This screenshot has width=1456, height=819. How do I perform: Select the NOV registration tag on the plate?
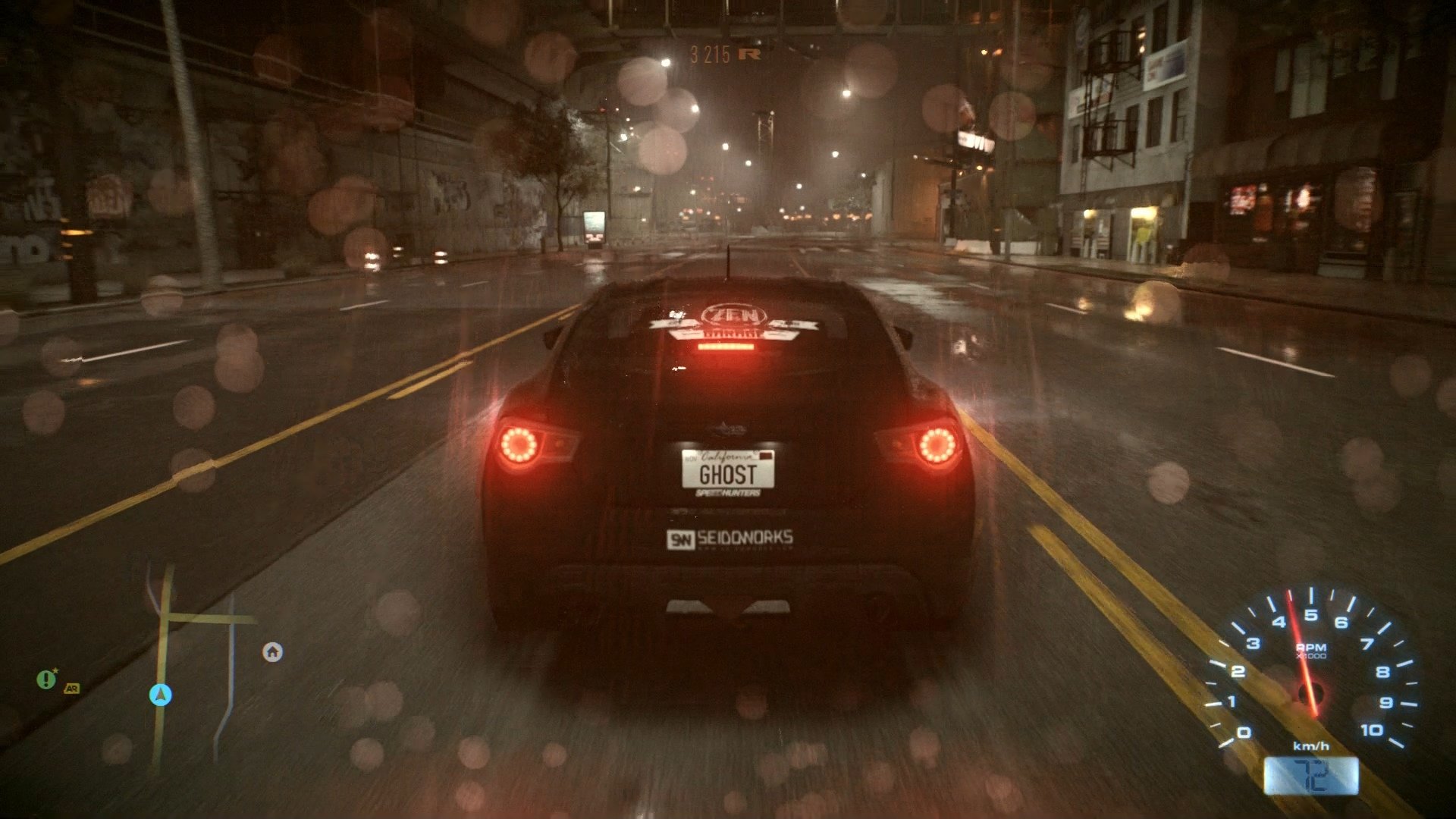[693, 457]
